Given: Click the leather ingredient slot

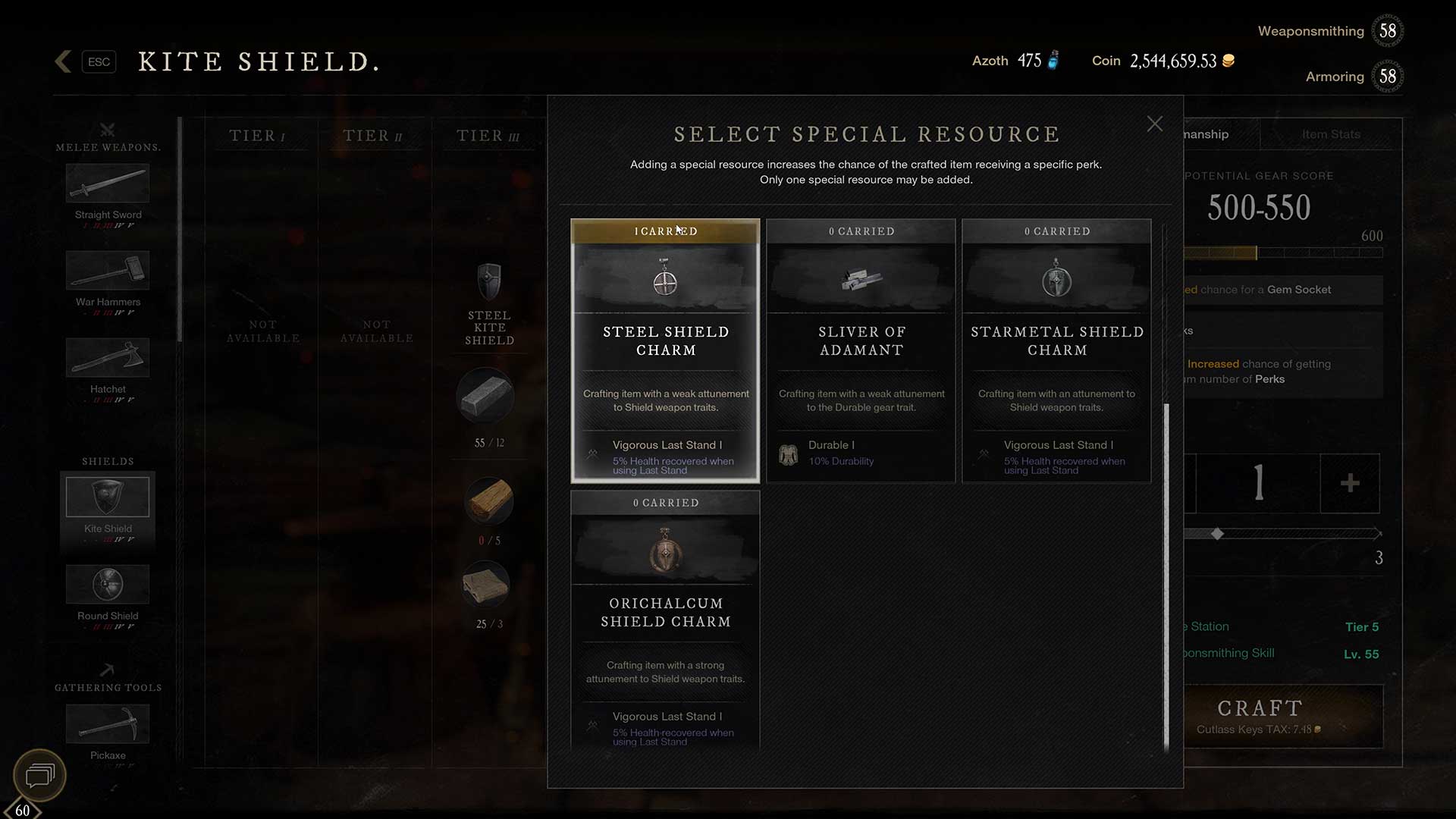Looking at the screenshot, I should 485,584.
